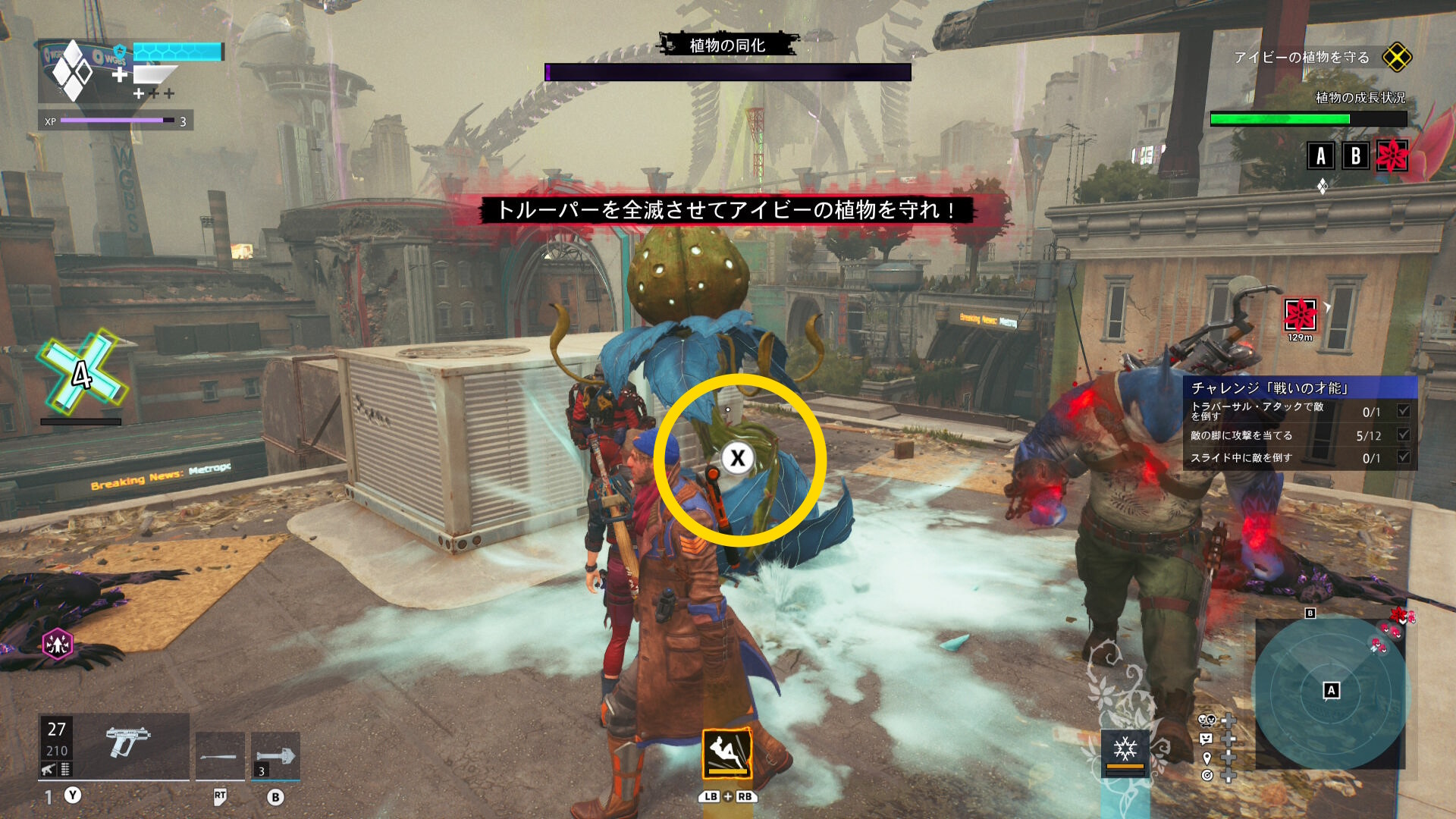Open the 戦いの才能 challenge panel header
The height and width of the screenshot is (819, 1456).
[1299, 388]
